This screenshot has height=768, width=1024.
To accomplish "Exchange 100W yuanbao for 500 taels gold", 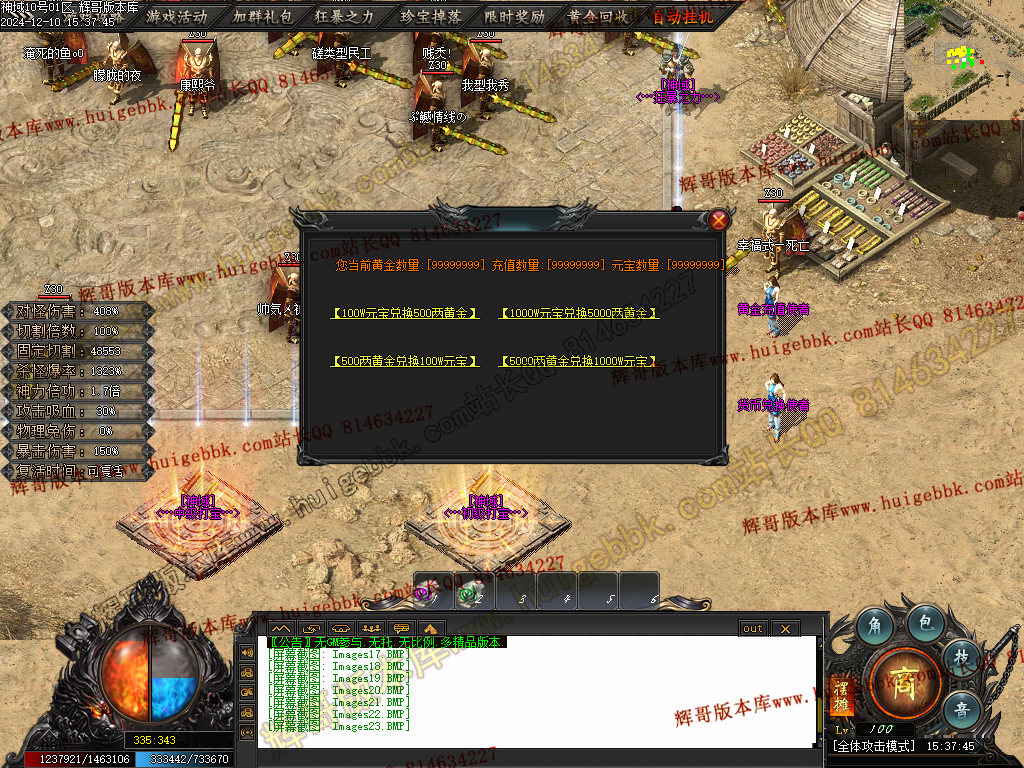I will click(405, 313).
